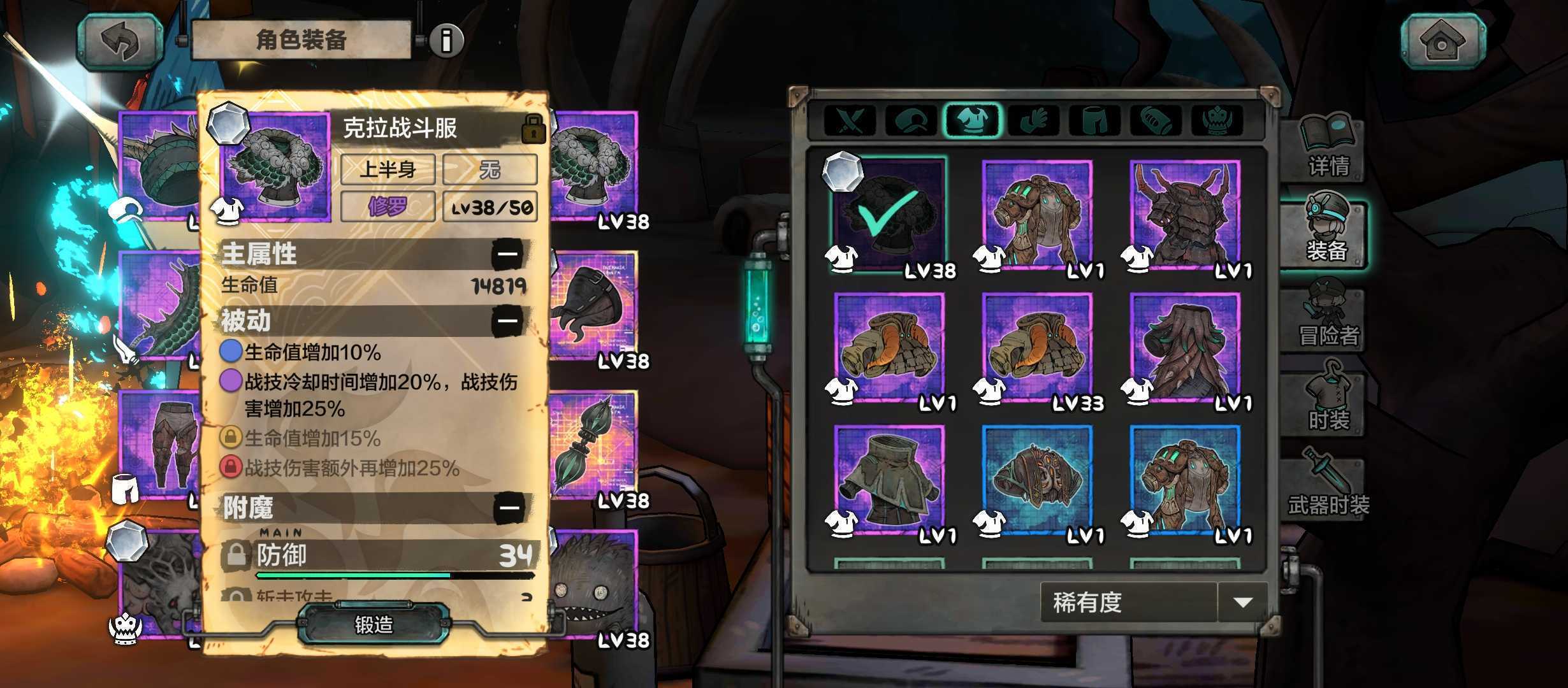
Task: Select the equipped LV38 checkmarked armor
Action: [x=889, y=215]
